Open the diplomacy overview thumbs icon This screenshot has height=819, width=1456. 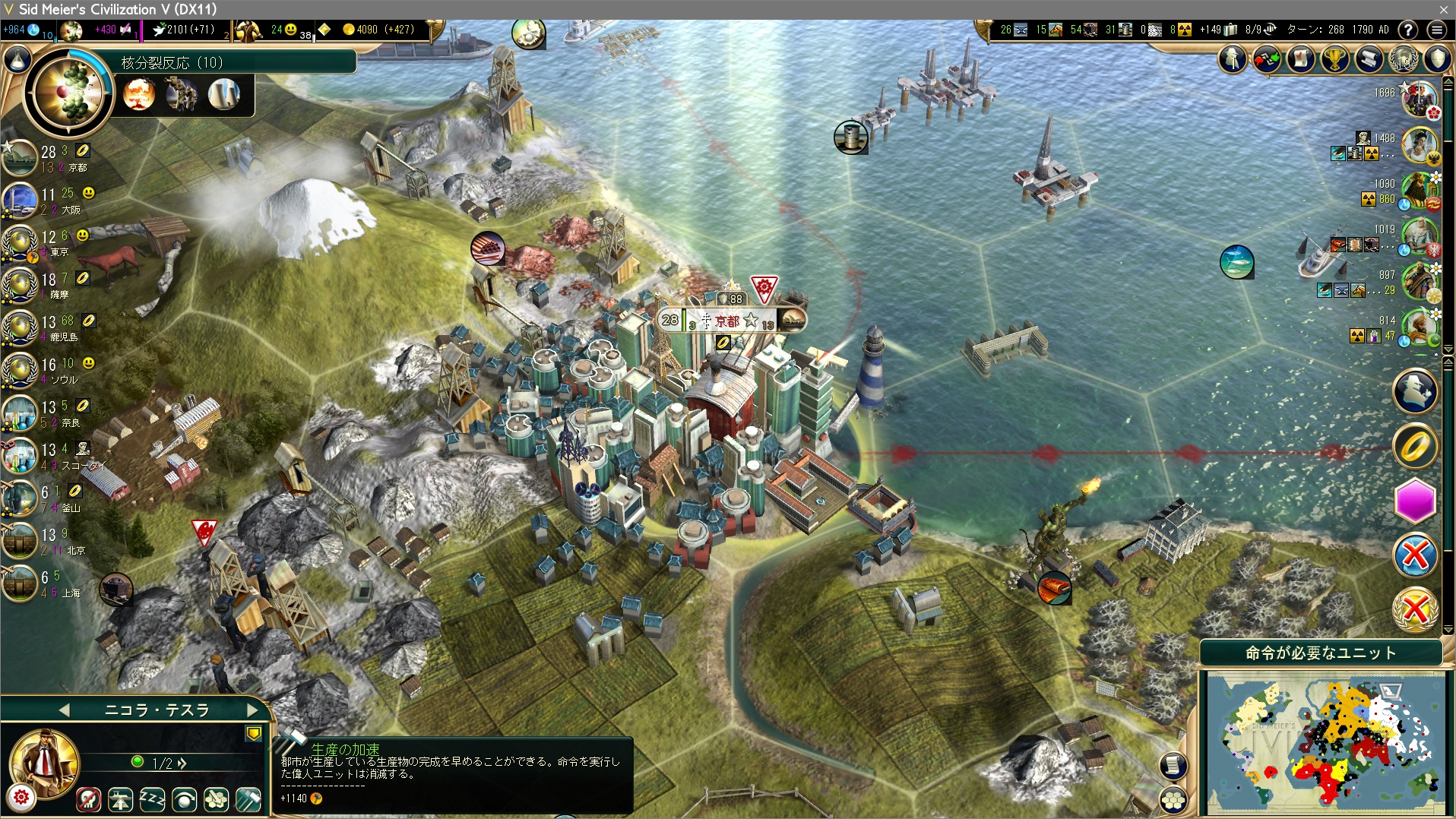[1267, 58]
